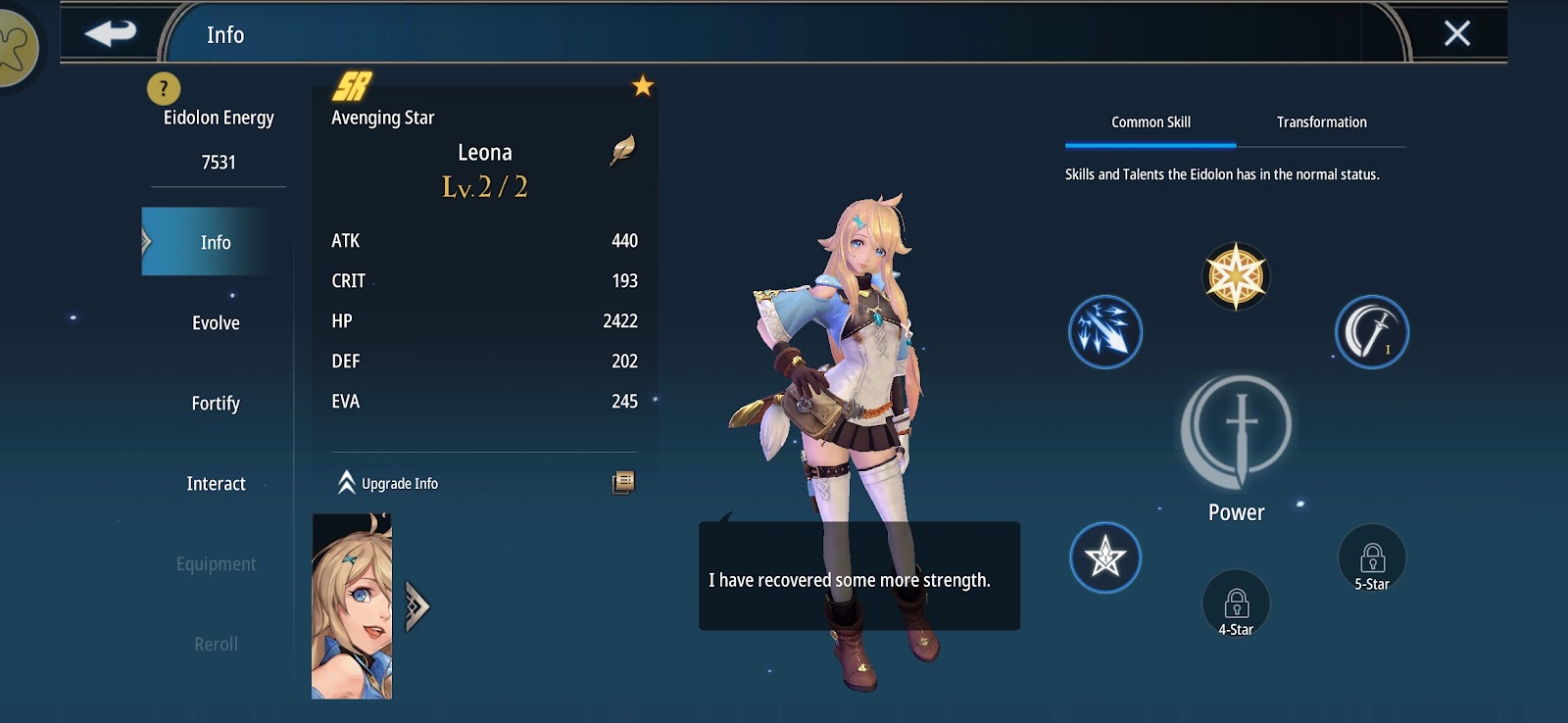Switch to the Common Skill tab

click(1151, 122)
